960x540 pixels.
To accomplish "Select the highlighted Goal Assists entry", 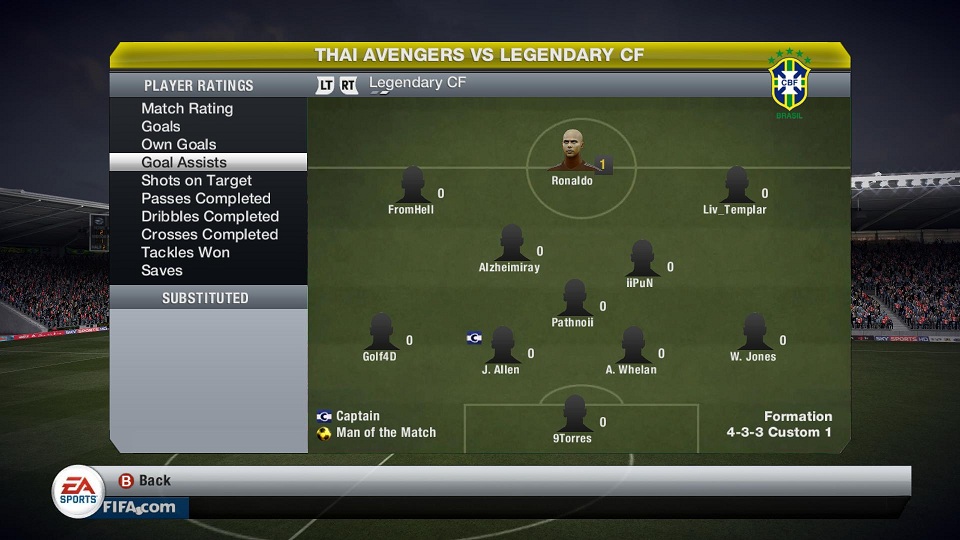I will click(184, 162).
